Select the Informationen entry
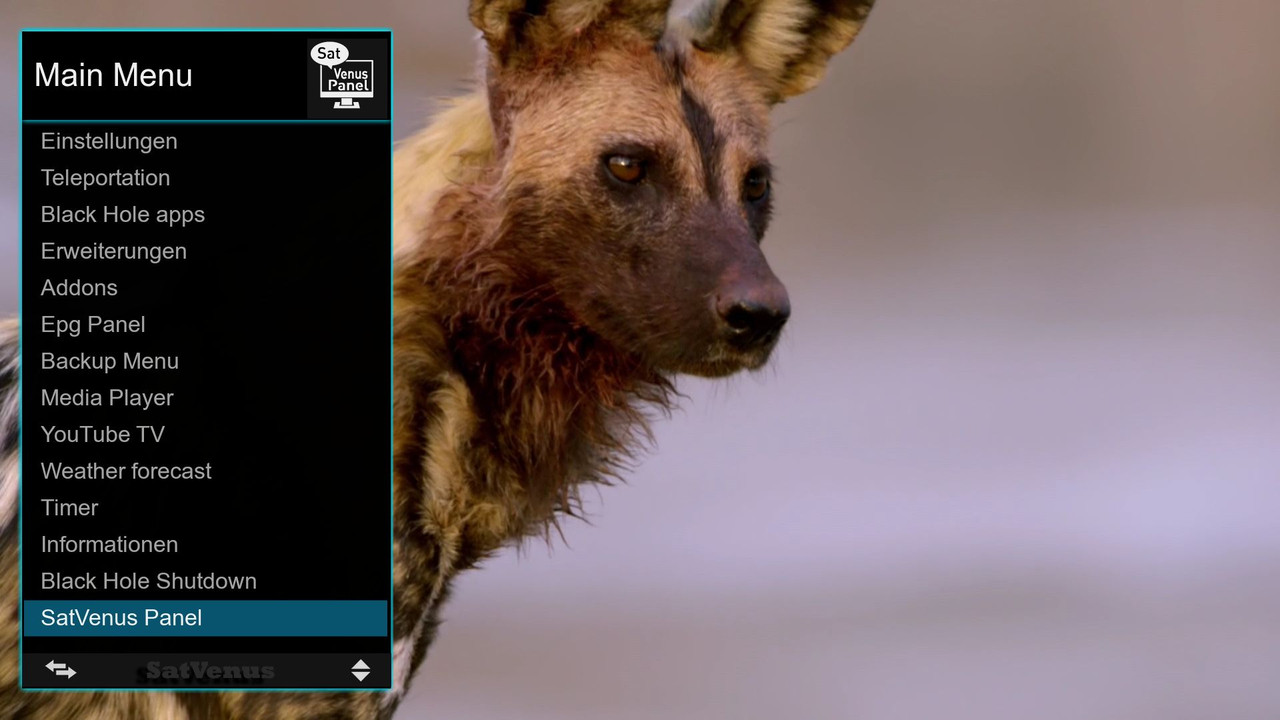The height and width of the screenshot is (720, 1280). point(109,545)
